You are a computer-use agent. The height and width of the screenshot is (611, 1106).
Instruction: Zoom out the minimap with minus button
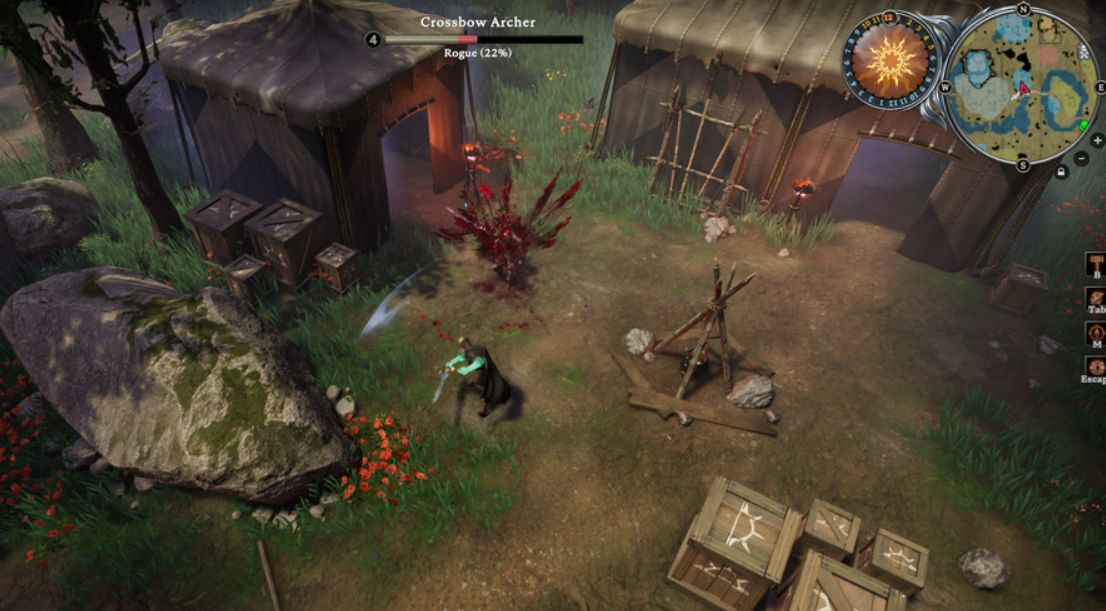(x=1082, y=158)
